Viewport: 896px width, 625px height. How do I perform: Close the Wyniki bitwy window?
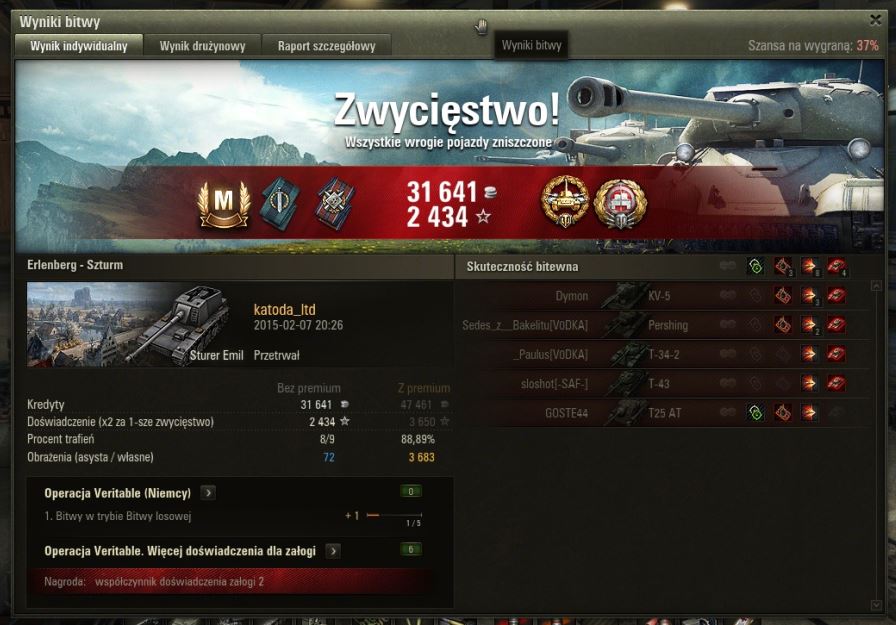(x=876, y=19)
